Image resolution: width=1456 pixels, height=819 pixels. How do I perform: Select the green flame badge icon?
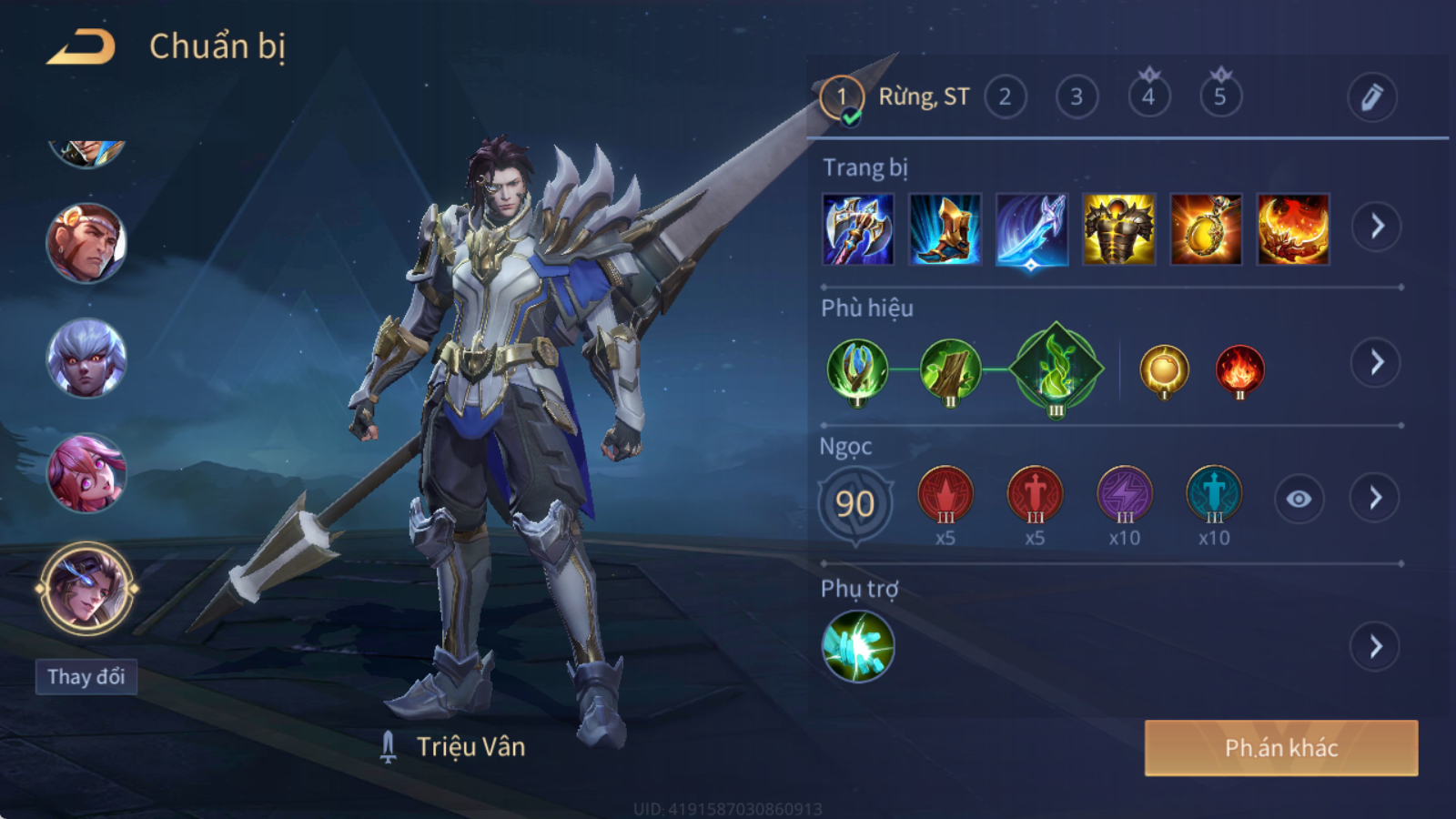click(x=1056, y=369)
